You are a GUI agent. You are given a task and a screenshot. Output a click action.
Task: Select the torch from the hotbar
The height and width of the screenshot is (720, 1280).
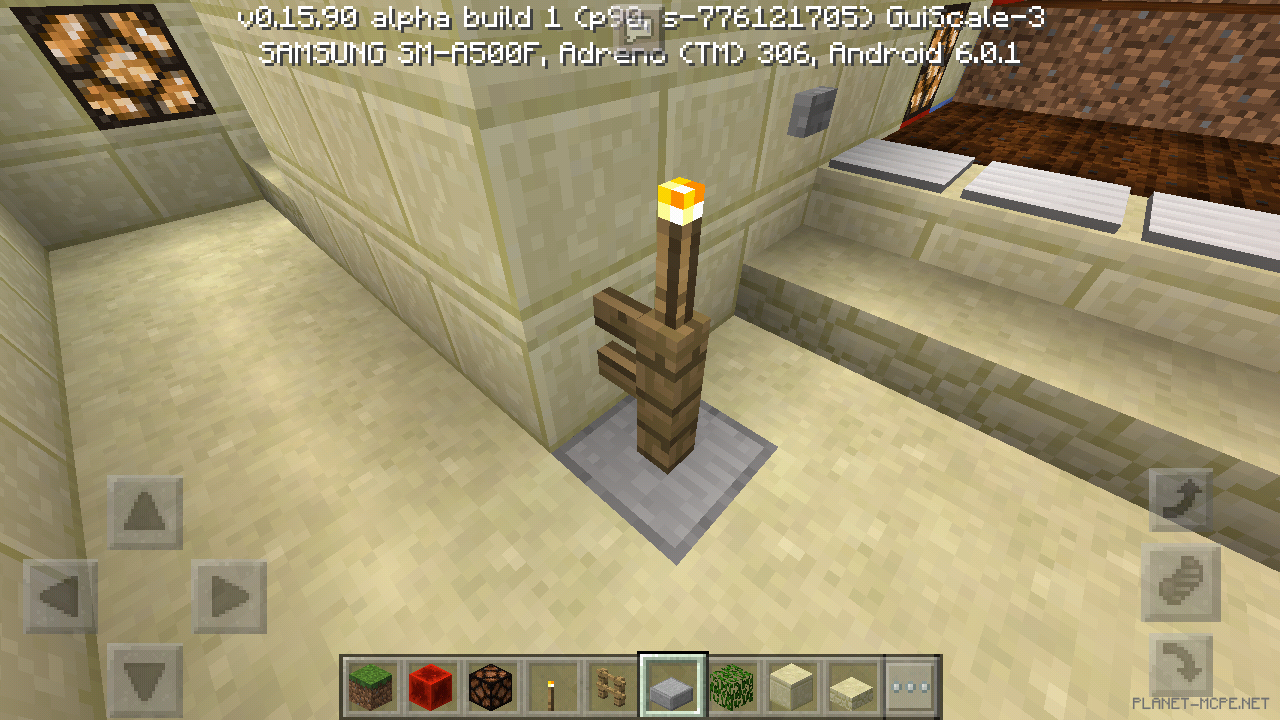551,686
